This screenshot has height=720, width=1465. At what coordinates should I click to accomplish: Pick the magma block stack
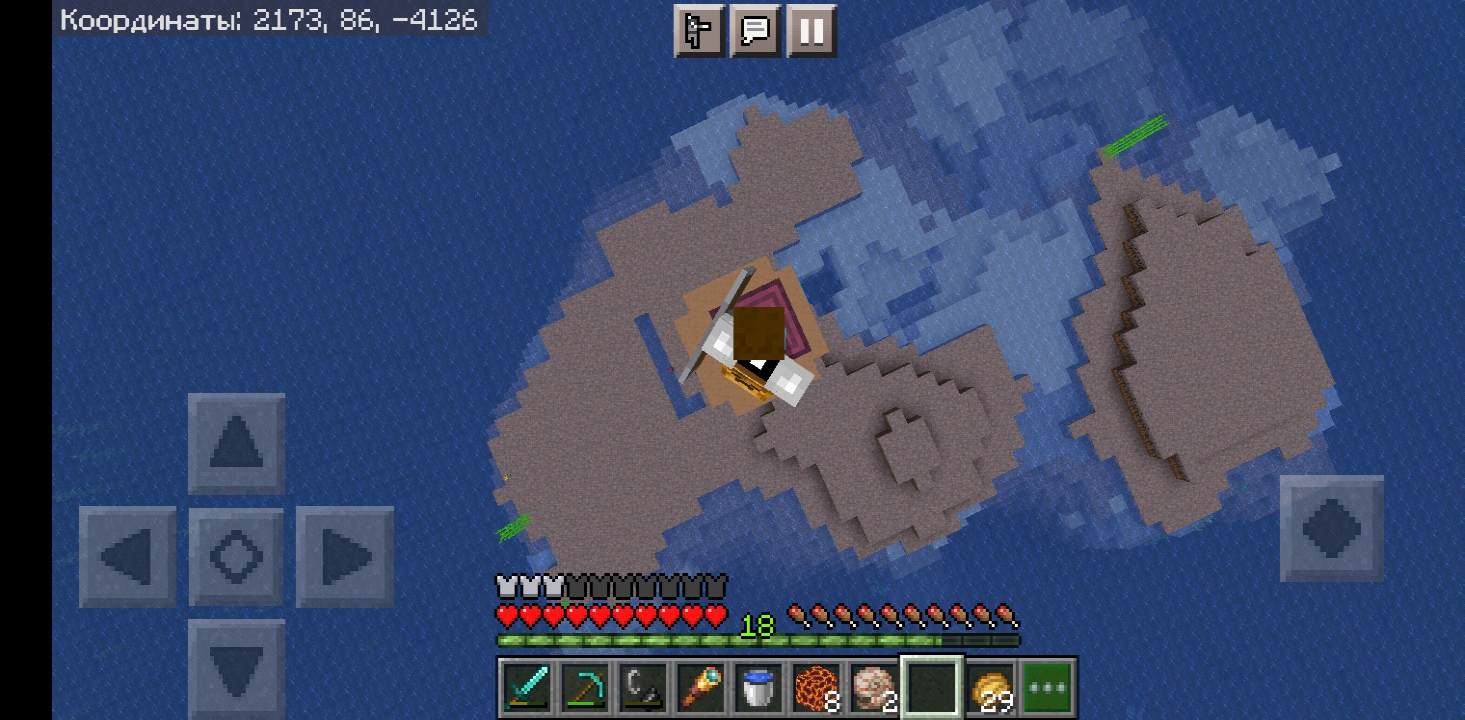[x=816, y=687]
